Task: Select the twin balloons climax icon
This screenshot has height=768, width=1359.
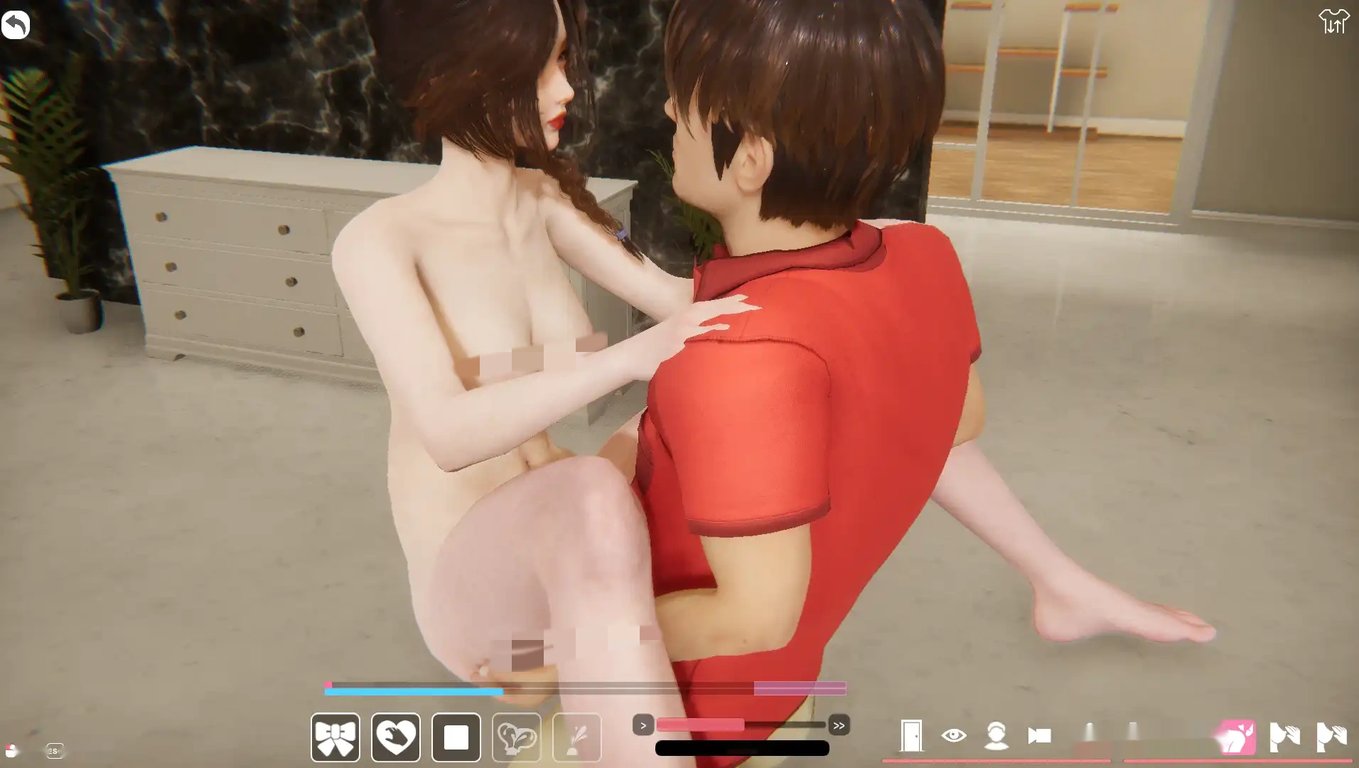Action: click(516, 736)
